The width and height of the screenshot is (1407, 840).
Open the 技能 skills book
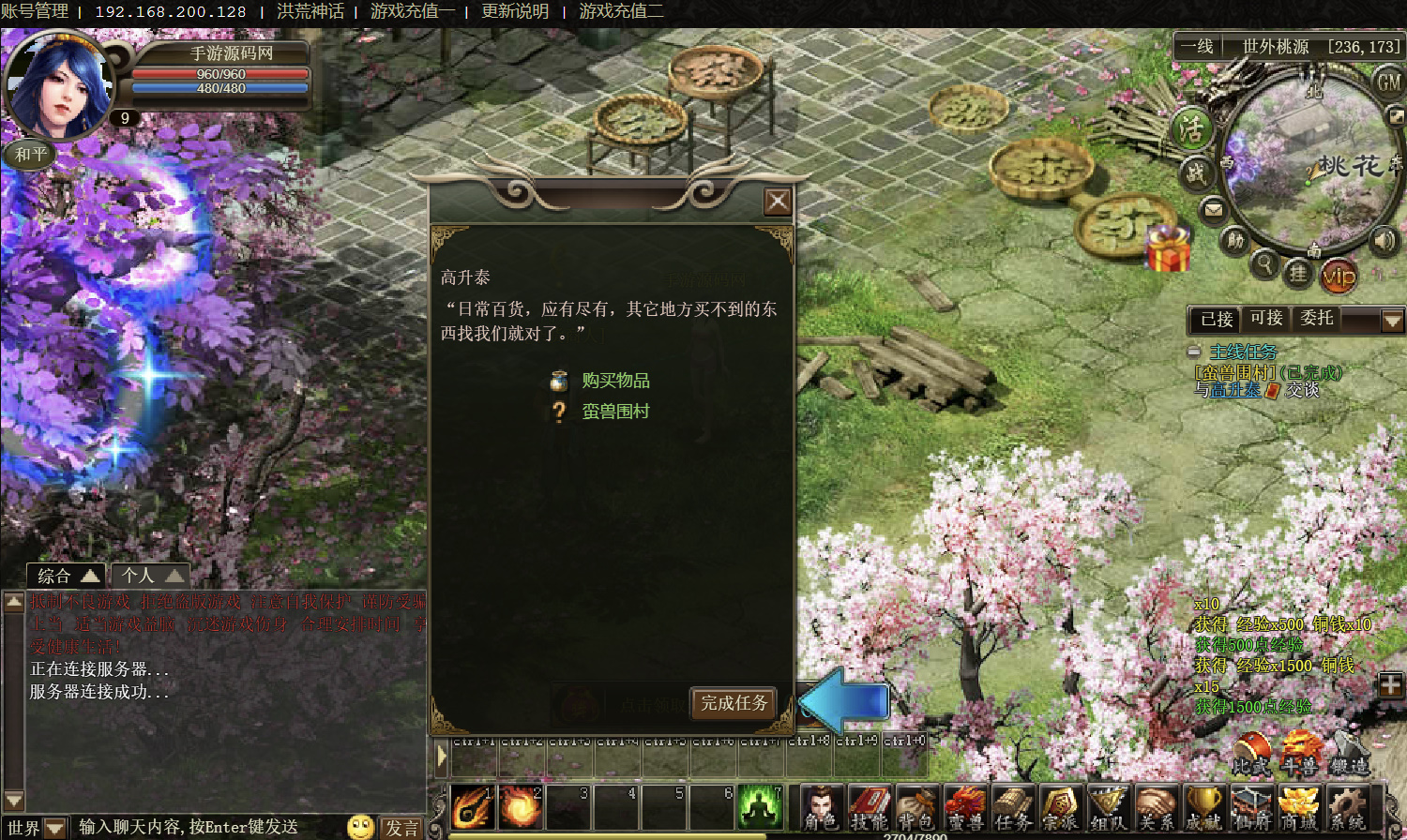(869, 808)
